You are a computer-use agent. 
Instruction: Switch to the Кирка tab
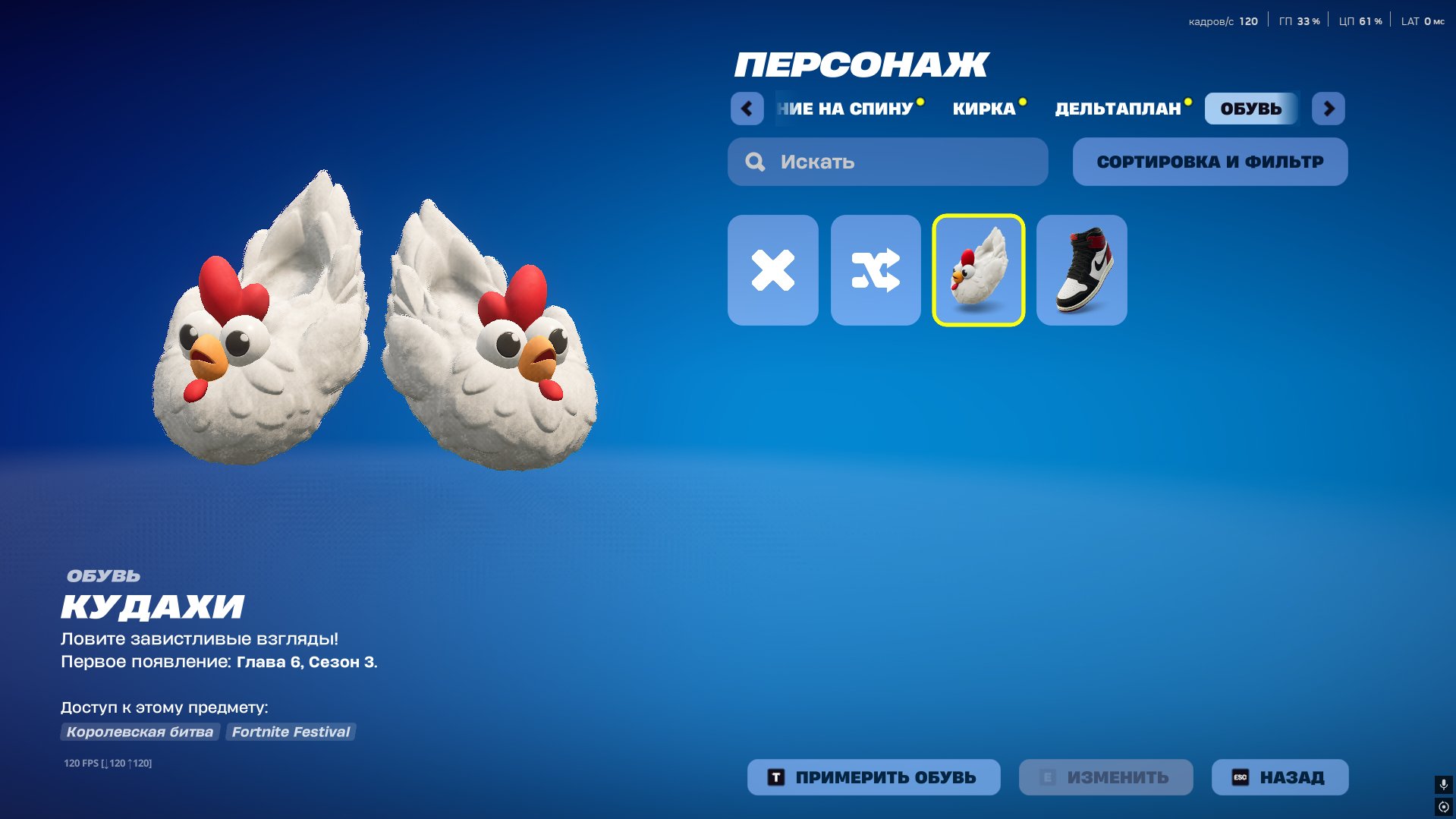click(x=983, y=109)
